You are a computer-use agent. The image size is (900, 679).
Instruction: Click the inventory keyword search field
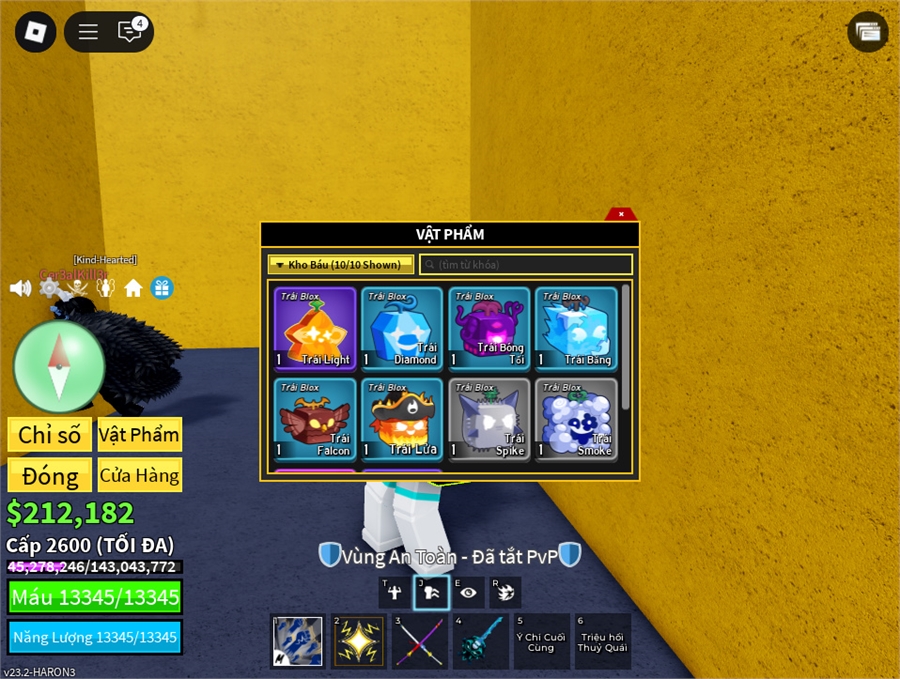click(526, 265)
